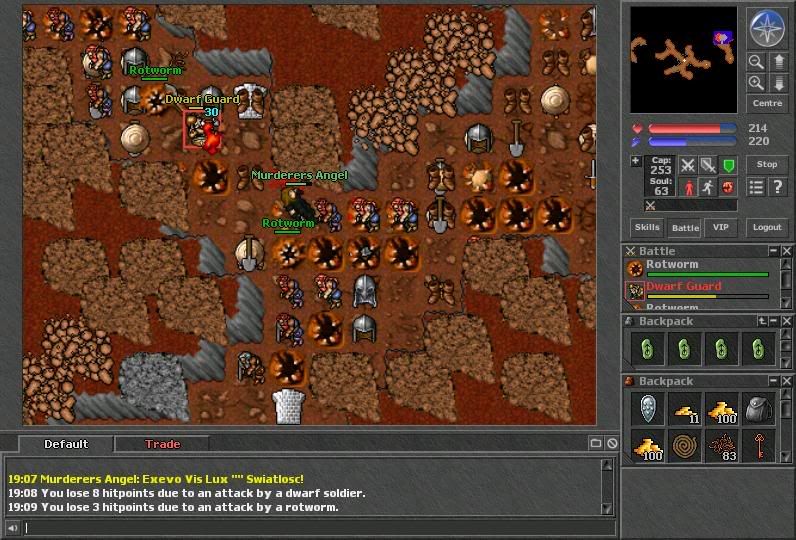Log out with the Logout button
Screen dimensions: 796x540
(766, 228)
